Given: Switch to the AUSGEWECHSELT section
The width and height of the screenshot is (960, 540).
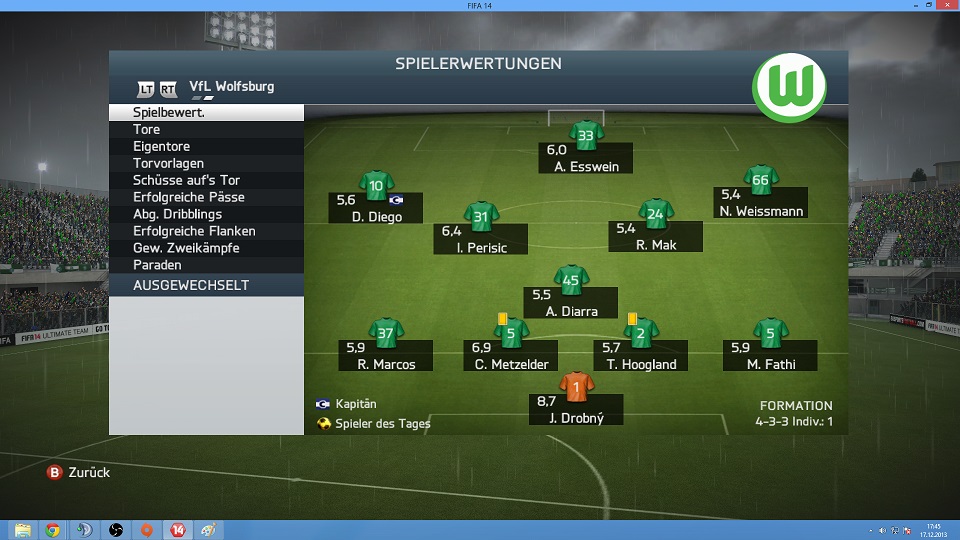Looking at the screenshot, I should [x=205, y=285].
